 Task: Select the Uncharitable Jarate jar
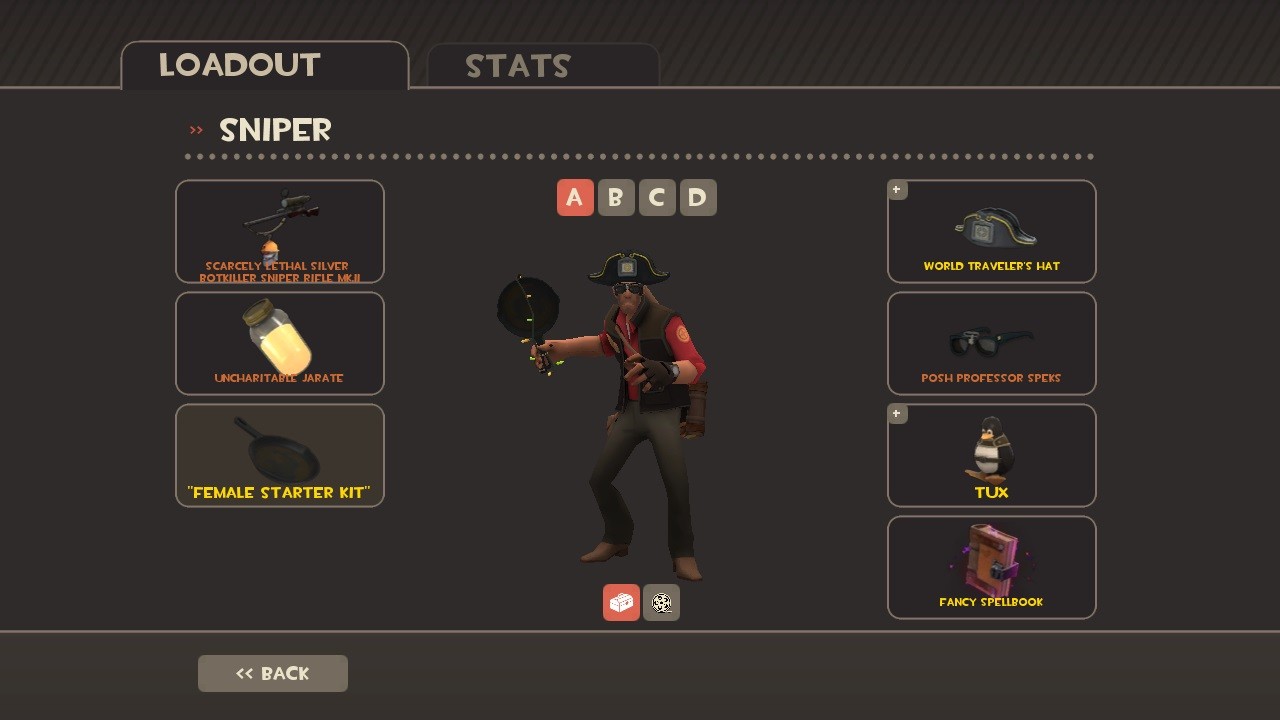(279, 343)
